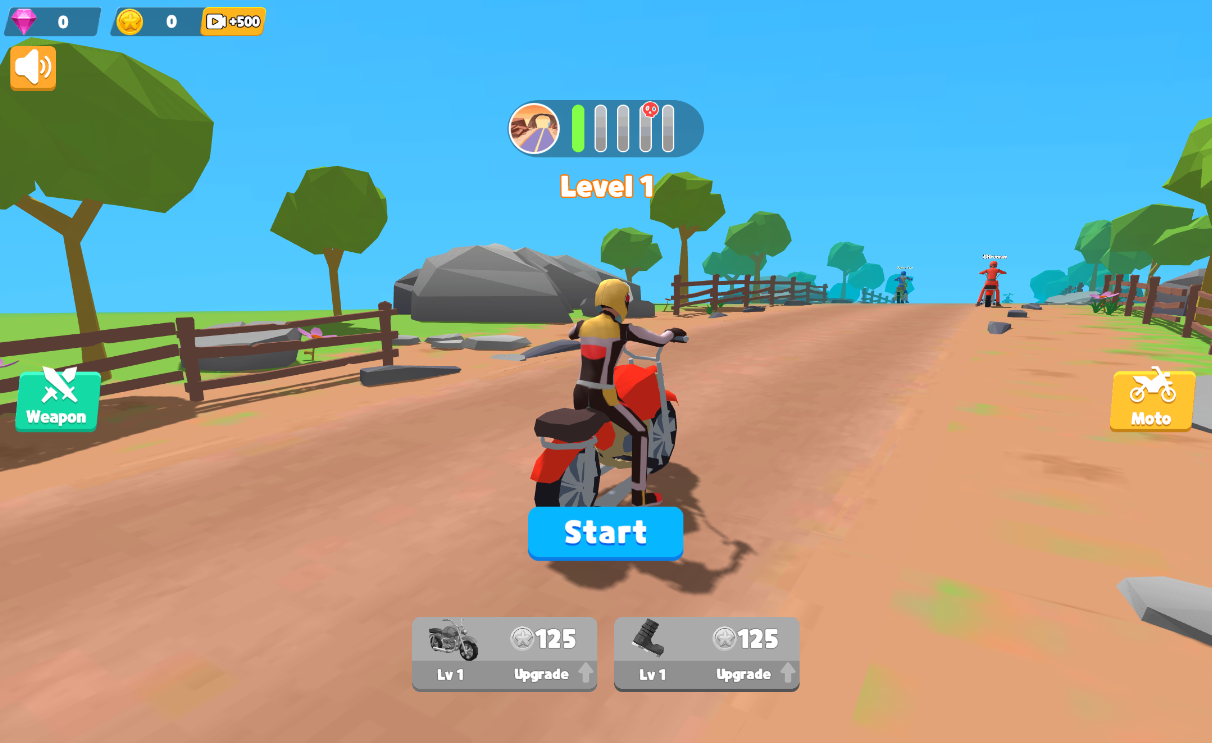The height and width of the screenshot is (743, 1212).
Task: Upgrade the boot for 125 coins
Action: 706,653
